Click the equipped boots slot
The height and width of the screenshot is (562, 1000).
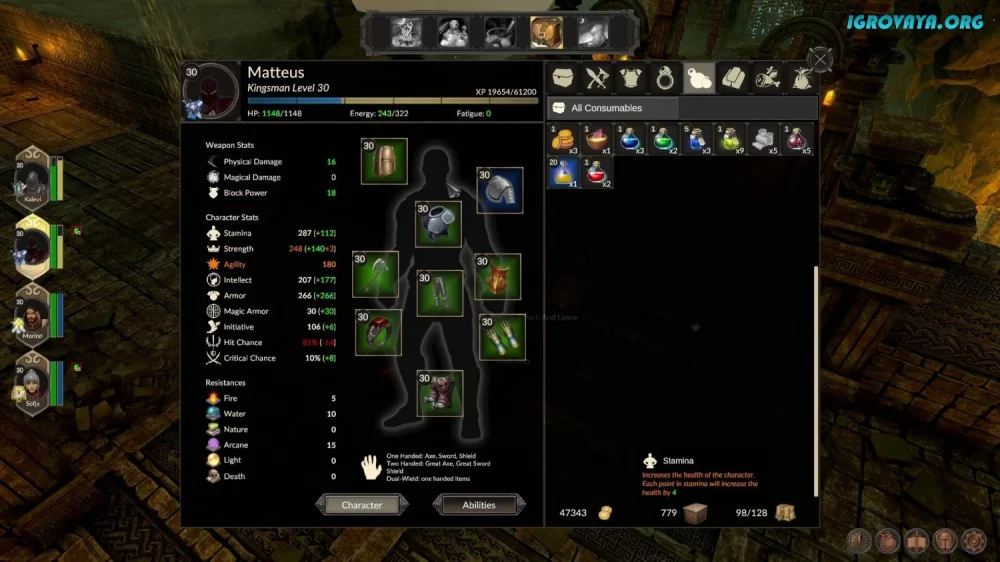pos(440,393)
